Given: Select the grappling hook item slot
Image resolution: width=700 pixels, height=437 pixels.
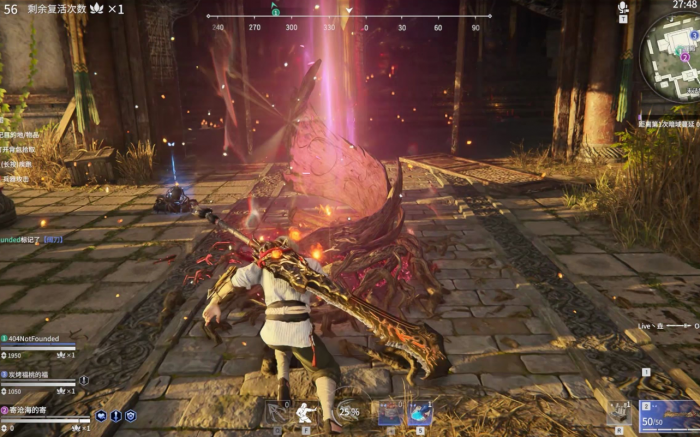Looking at the screenshot, I should pyautogui.click(x=275, y=412).
